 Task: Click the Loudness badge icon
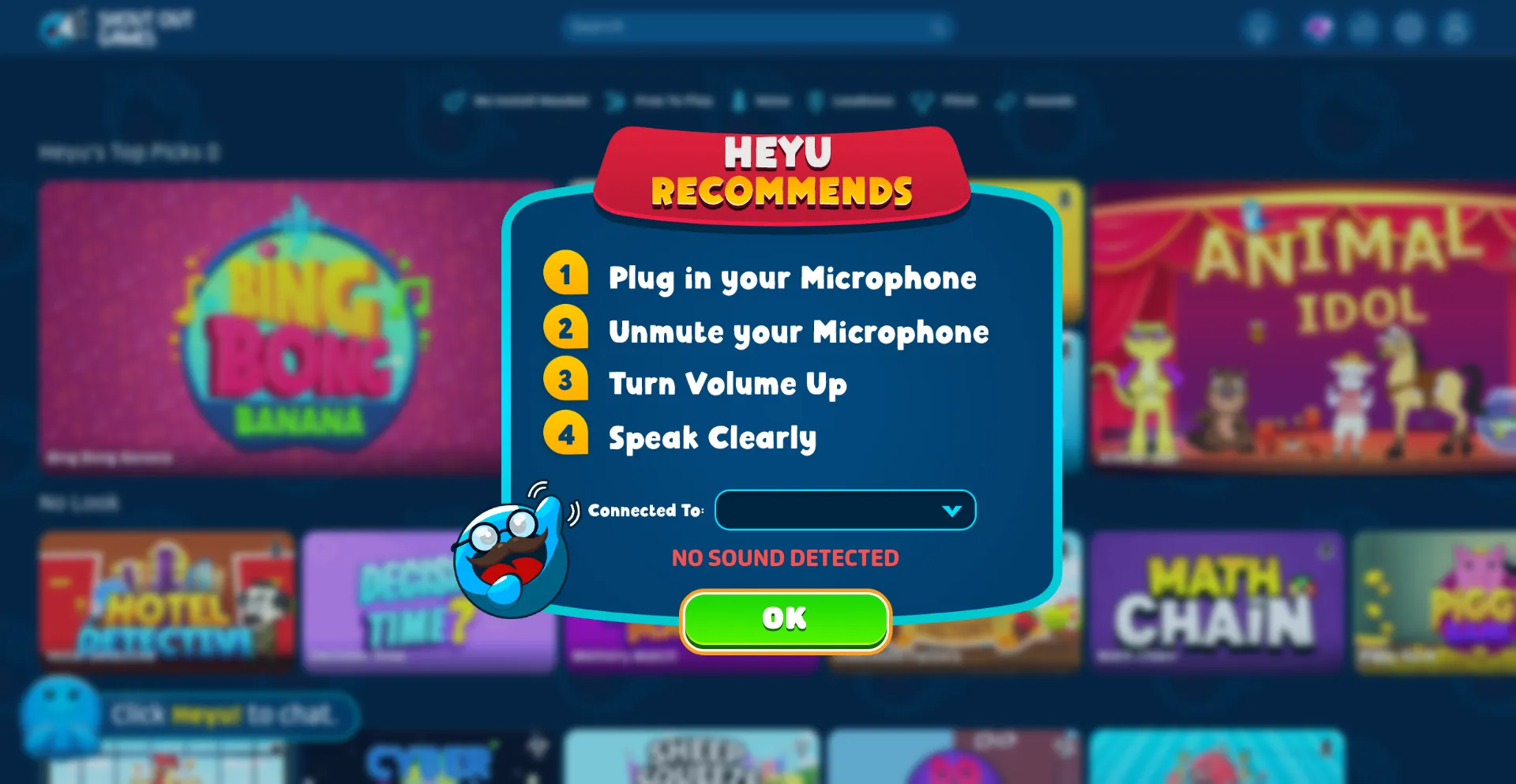coord(817,100)
